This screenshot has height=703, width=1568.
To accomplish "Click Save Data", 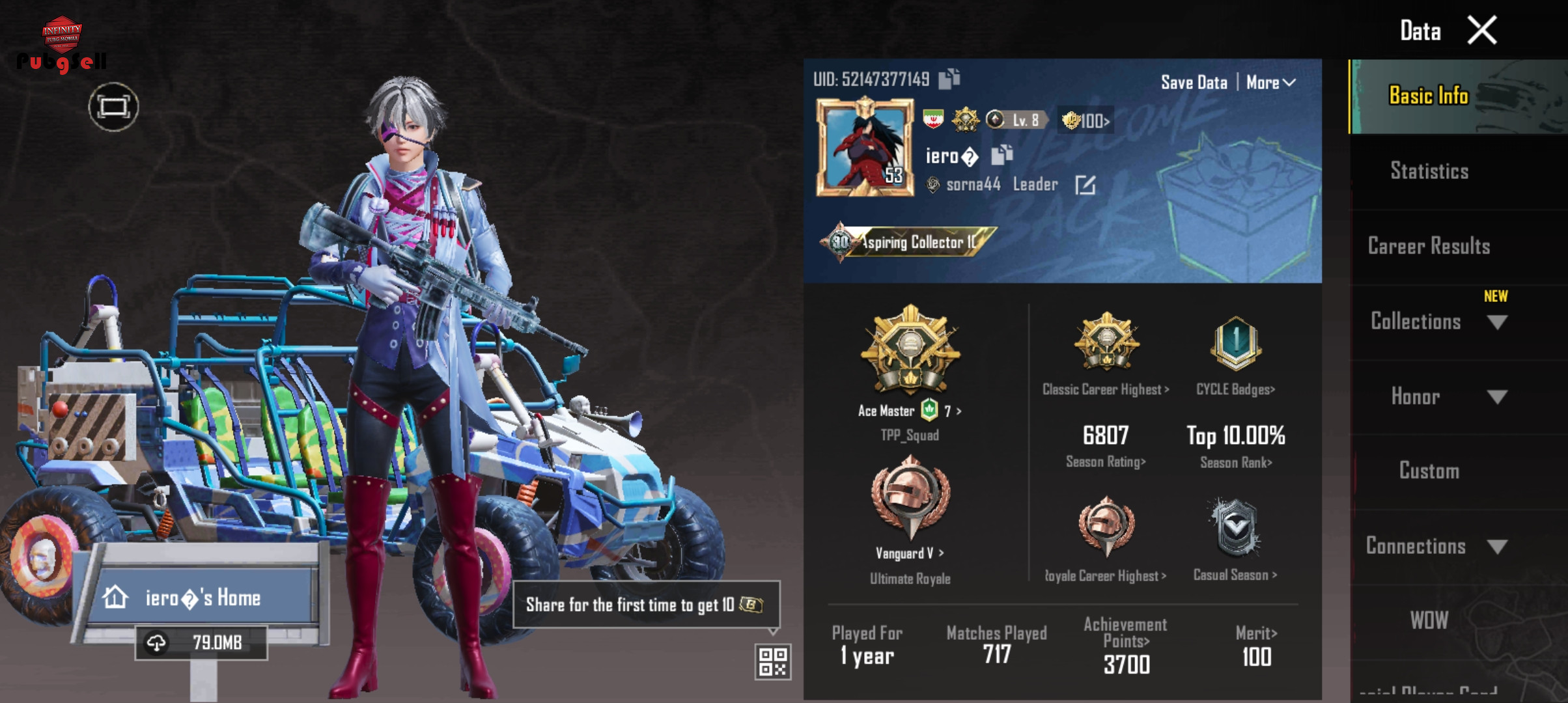I will pyautogui.click(x=1194, y=83).
